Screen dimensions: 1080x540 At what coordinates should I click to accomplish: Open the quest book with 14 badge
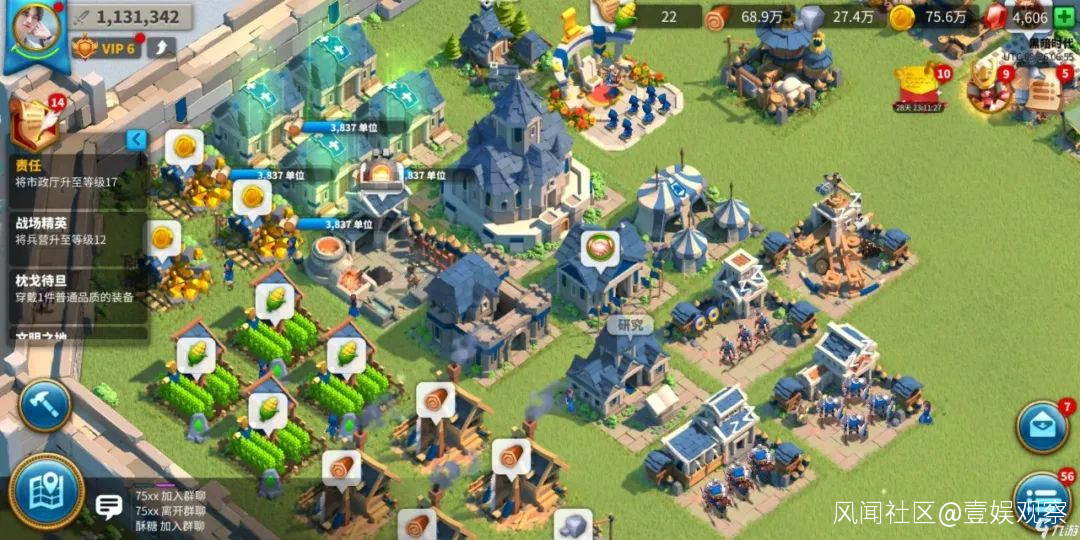32,121
